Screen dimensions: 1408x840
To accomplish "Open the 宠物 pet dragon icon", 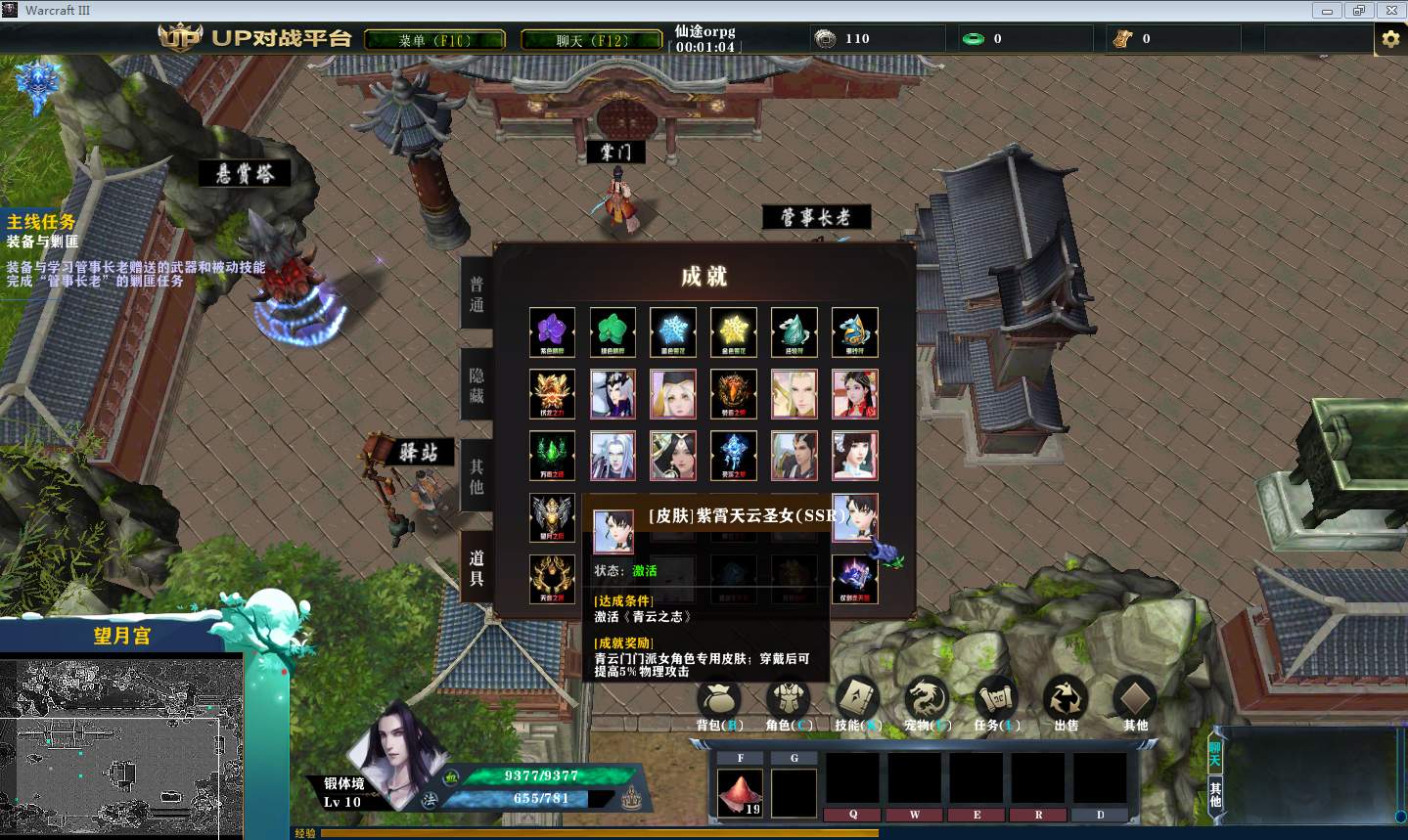I will pyautogui.click(x=926, y=700).
